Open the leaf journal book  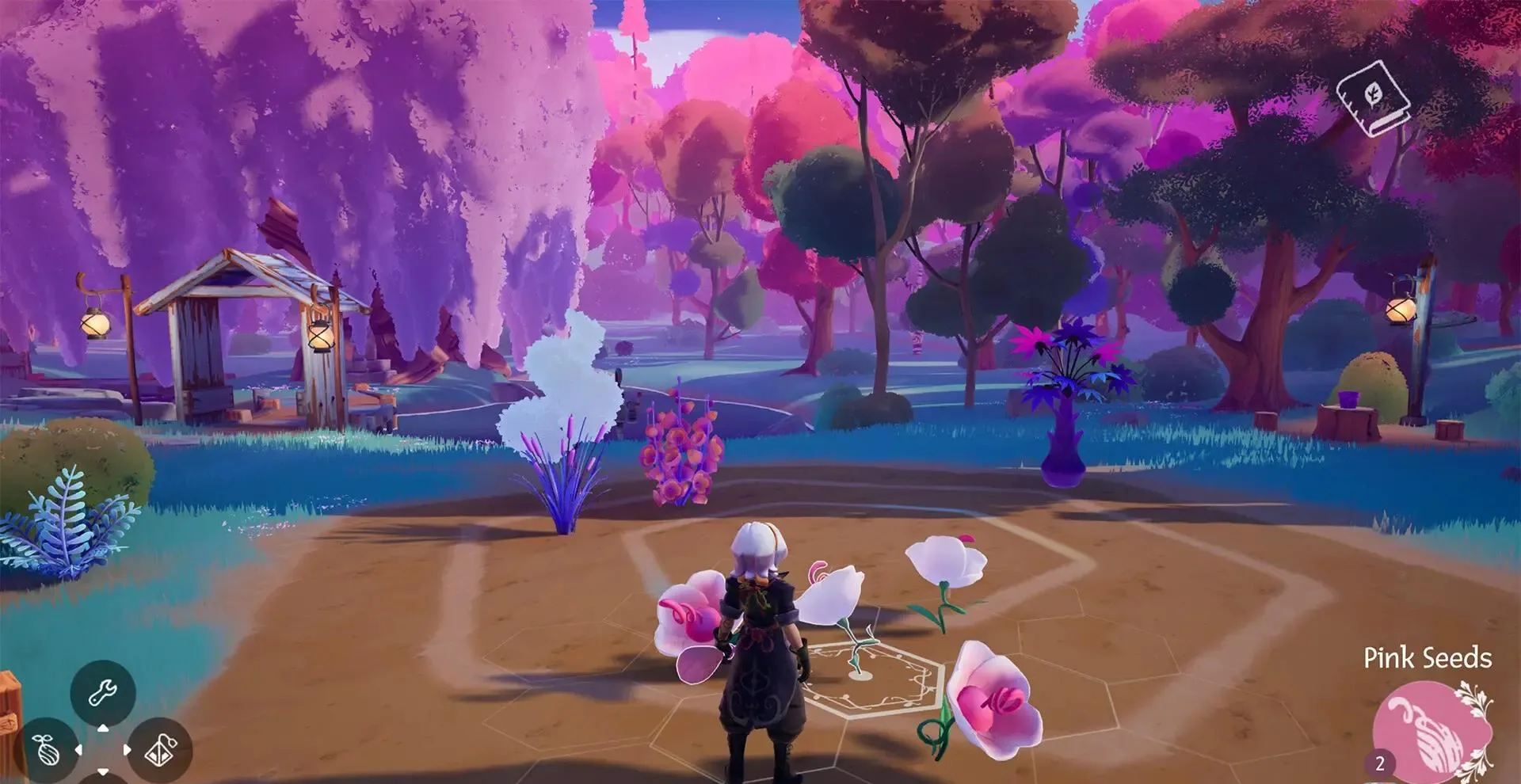tap(1374, 98)
